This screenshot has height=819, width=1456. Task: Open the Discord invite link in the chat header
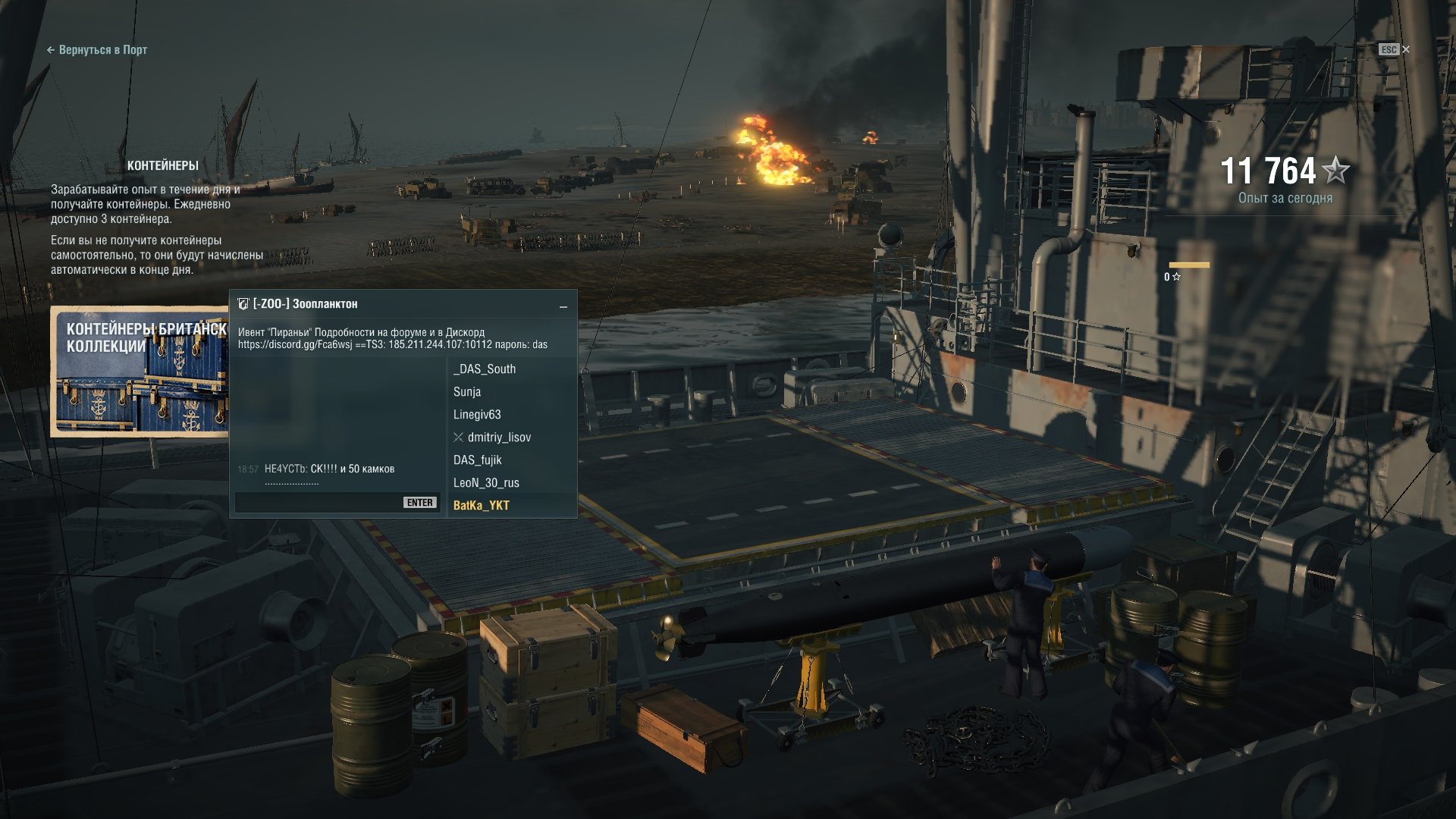[x=295, y=345]
